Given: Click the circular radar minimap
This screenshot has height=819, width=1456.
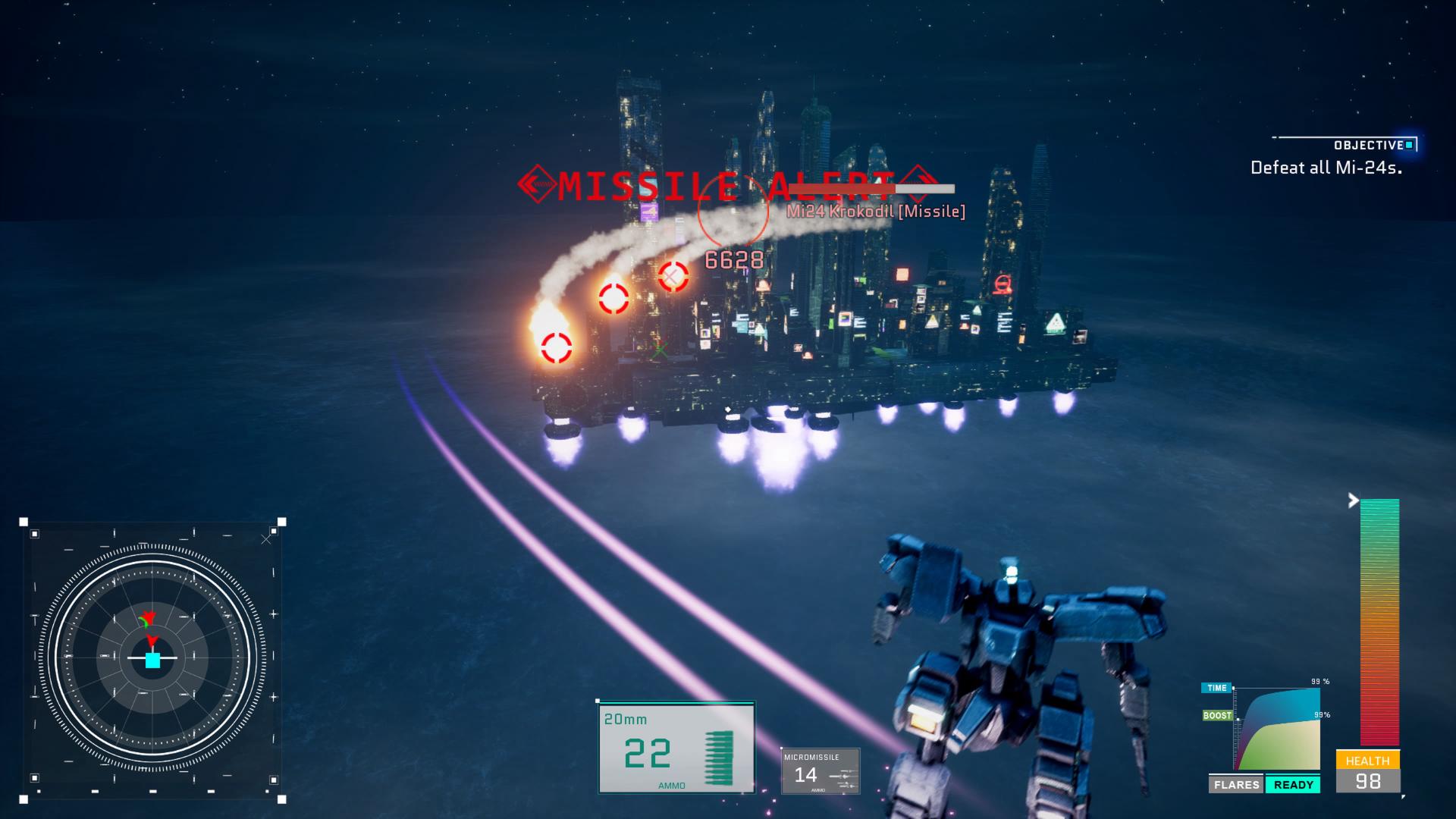Looking at the screenshot, I should click(152, 660).
